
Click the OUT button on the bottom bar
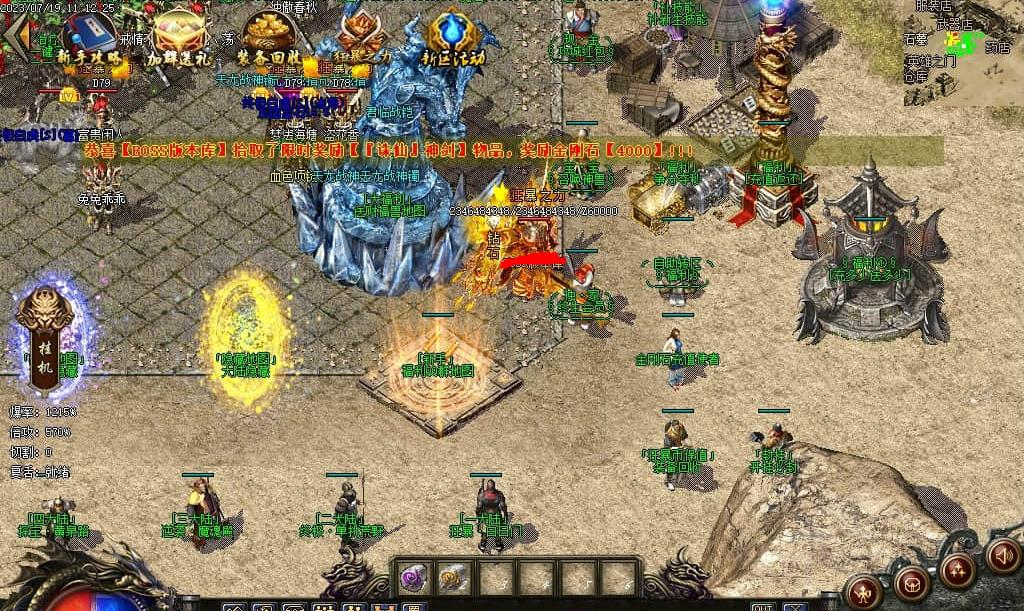(x=763, y=606)
